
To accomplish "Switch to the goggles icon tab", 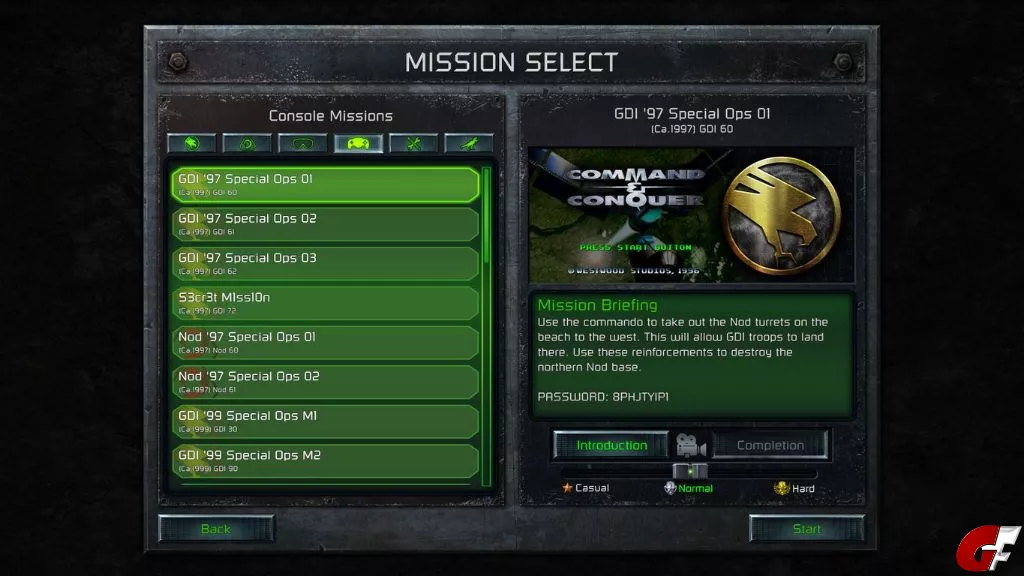I will coord(303,144).
